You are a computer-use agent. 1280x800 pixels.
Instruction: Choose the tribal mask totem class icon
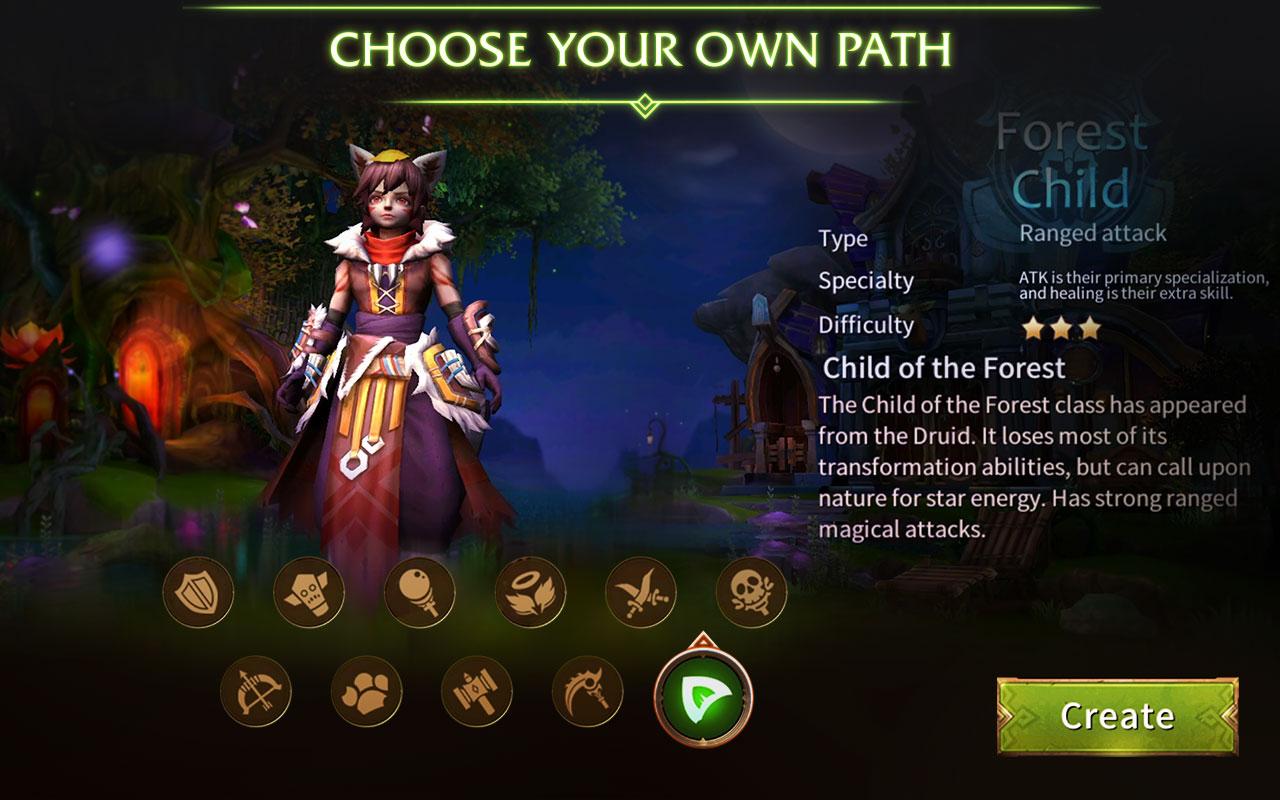(x=309, y=592)
